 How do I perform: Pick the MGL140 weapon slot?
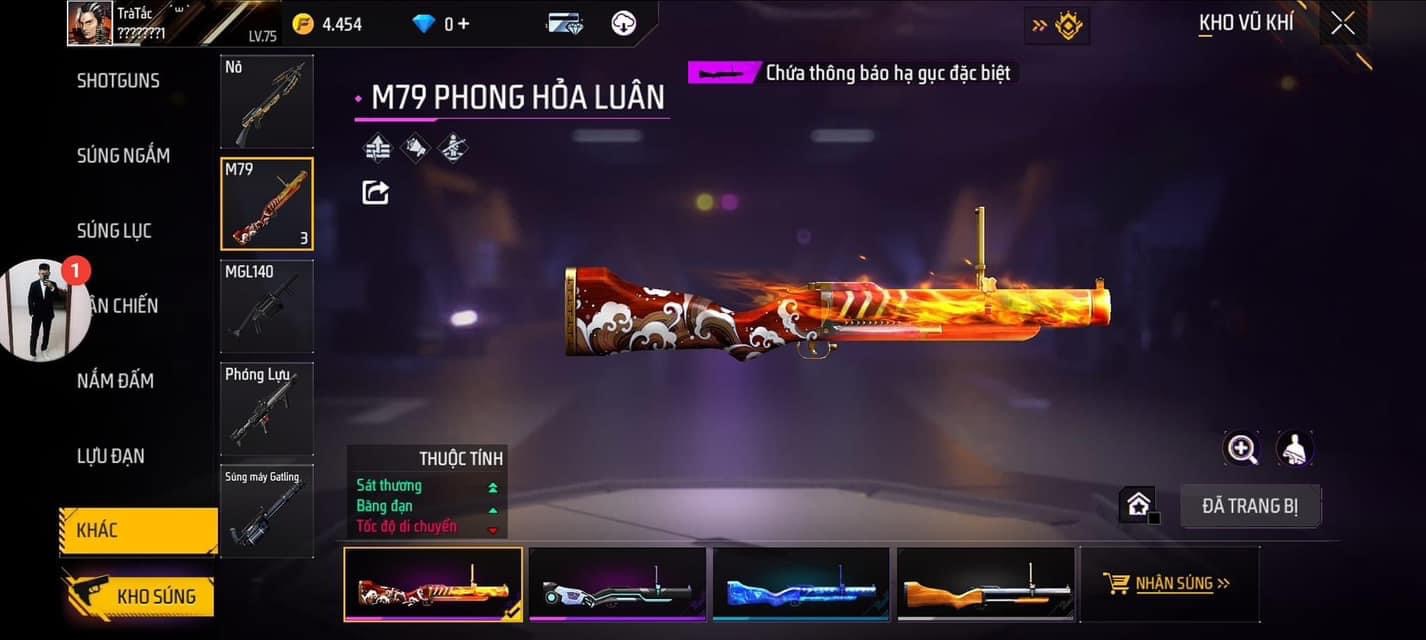(x=267, y=306)
